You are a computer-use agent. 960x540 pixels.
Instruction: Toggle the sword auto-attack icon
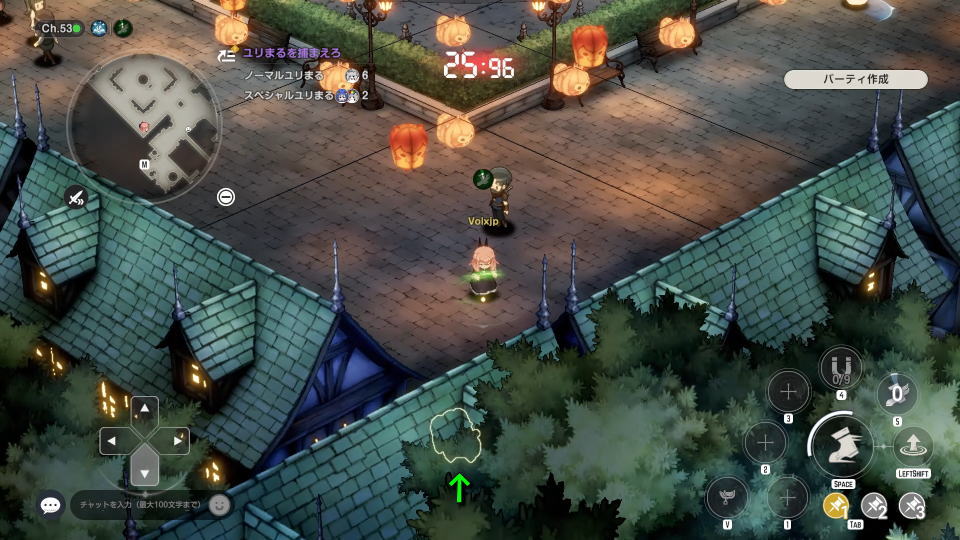click(75, 197)
